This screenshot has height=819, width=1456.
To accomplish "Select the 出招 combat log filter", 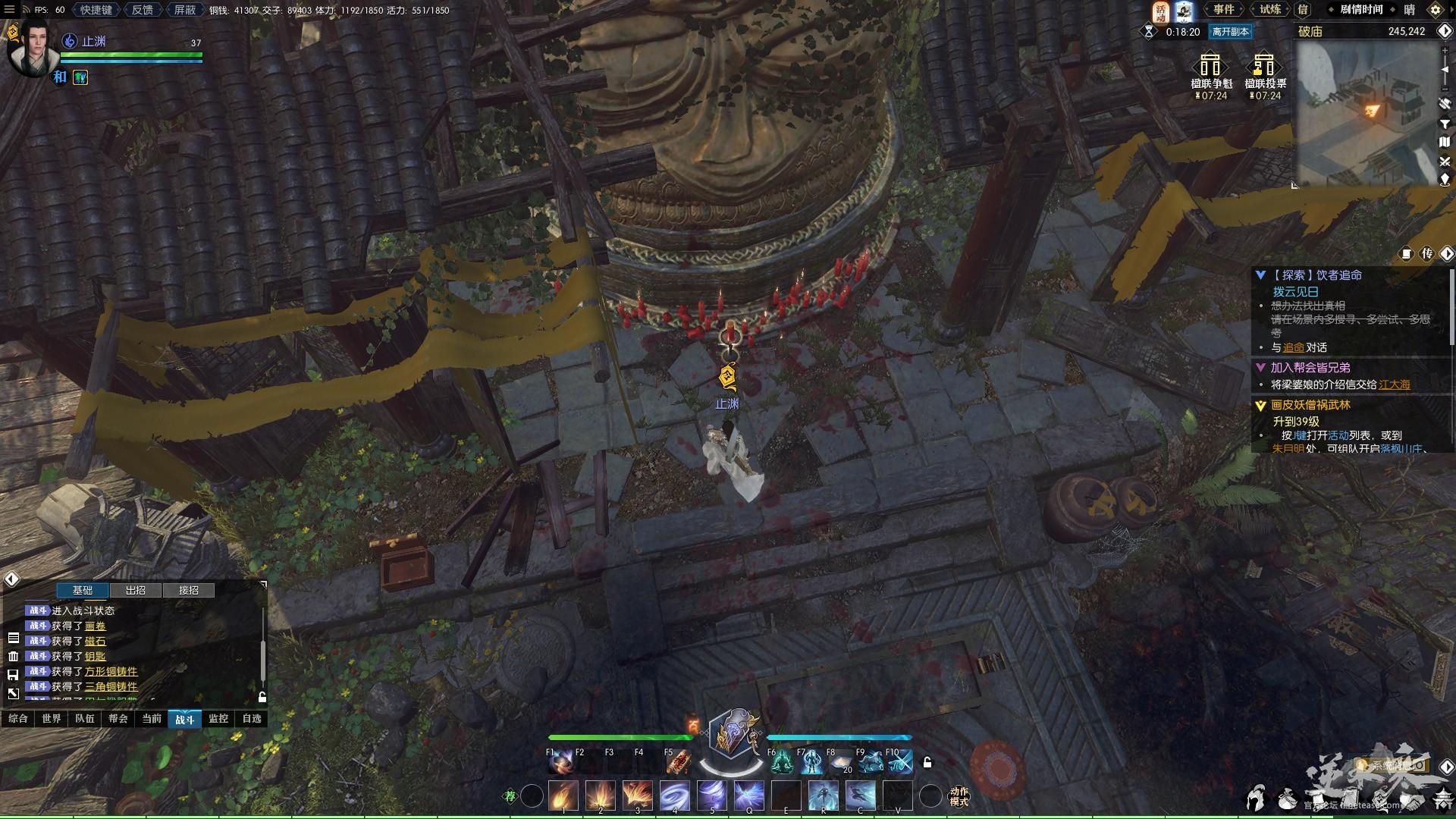I will [136, 590].
